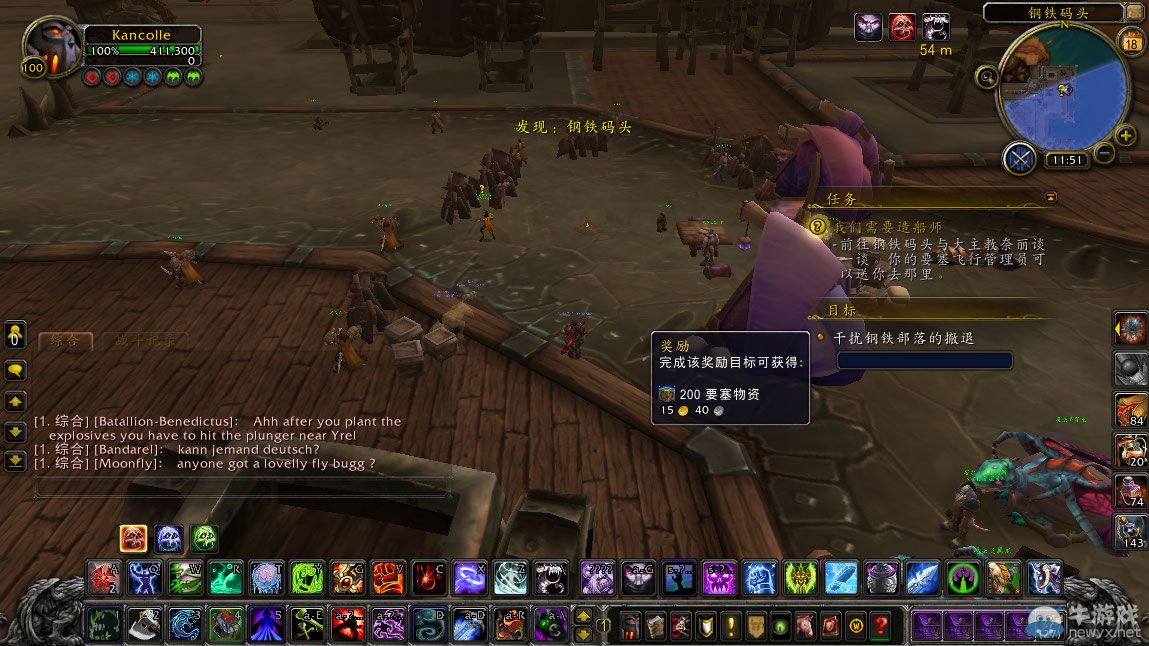Zoom in the minimap with the plus button
This screenshot has width=1149, height=646.
pos(1126,136)
